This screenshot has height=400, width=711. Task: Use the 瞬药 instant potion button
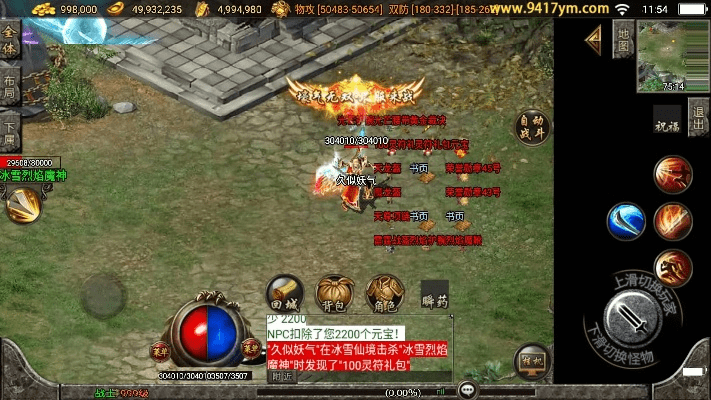click(x=435, y=294)
